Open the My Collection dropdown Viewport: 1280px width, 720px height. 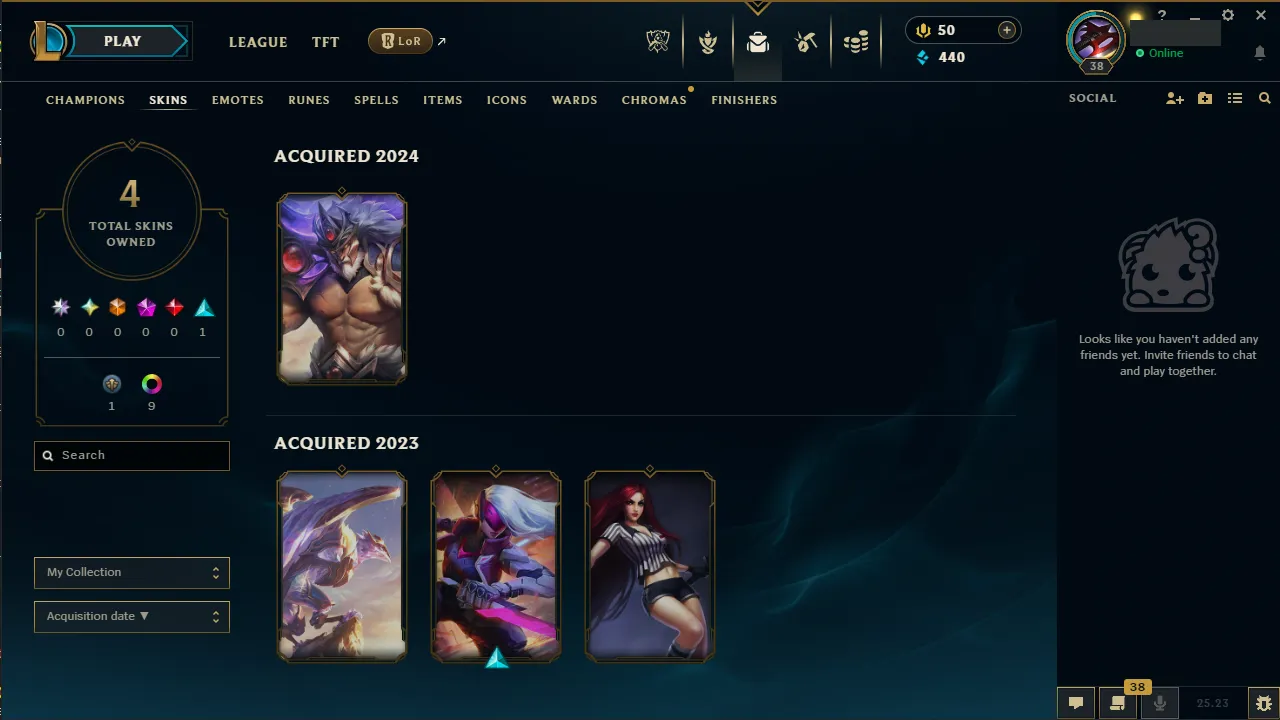(x=131, y=572)
